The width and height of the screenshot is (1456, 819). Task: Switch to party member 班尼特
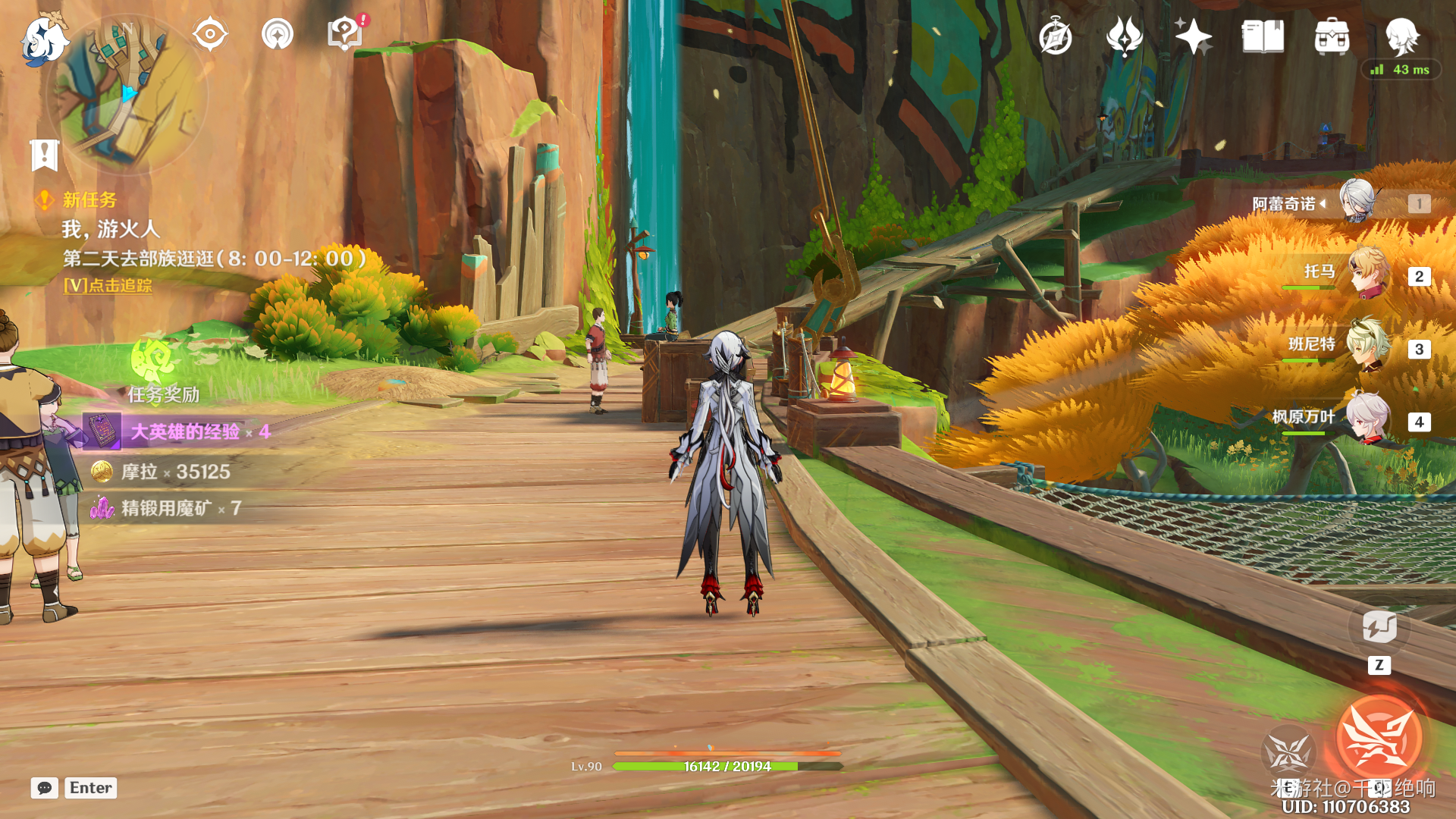(x=1369, y=347)
